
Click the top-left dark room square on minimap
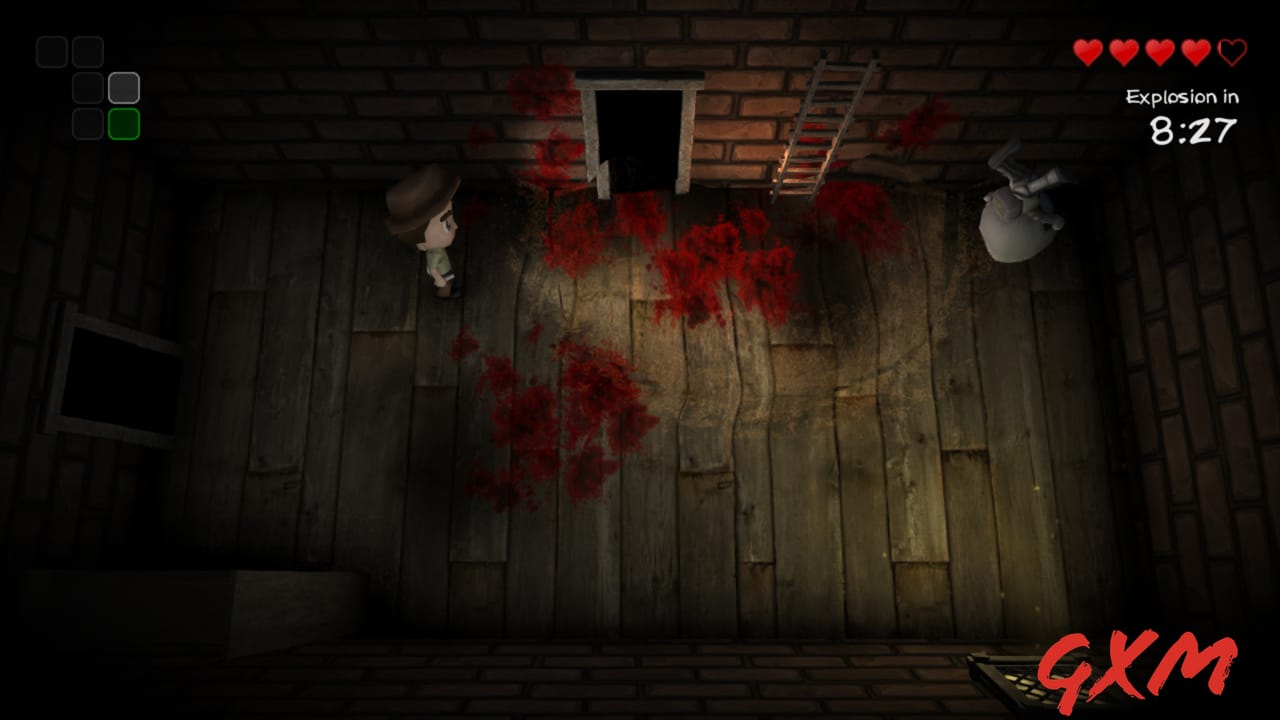(52, 52)
